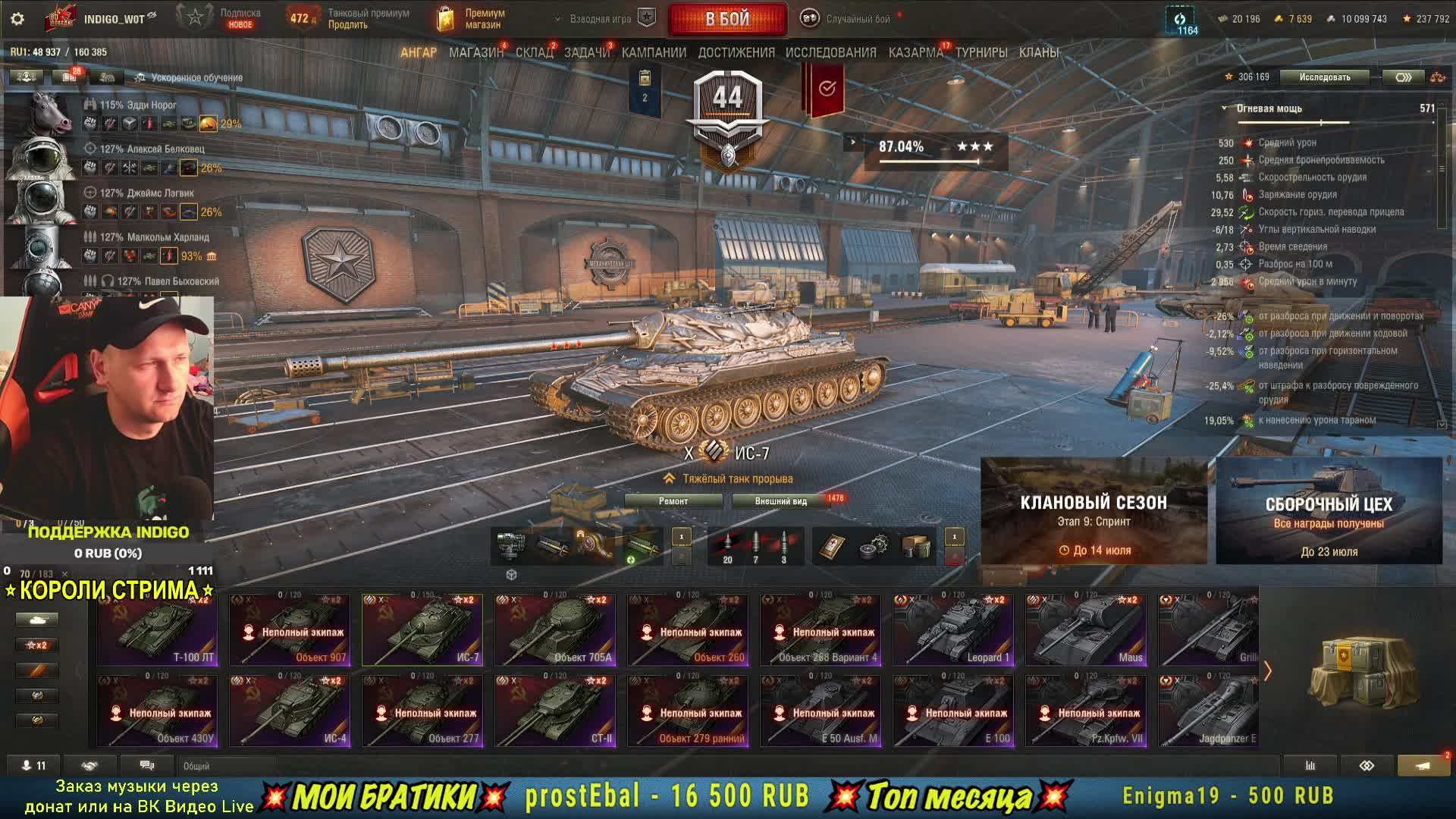
Task: Open the КАЗАРМА tab
Action: [915, 53]
